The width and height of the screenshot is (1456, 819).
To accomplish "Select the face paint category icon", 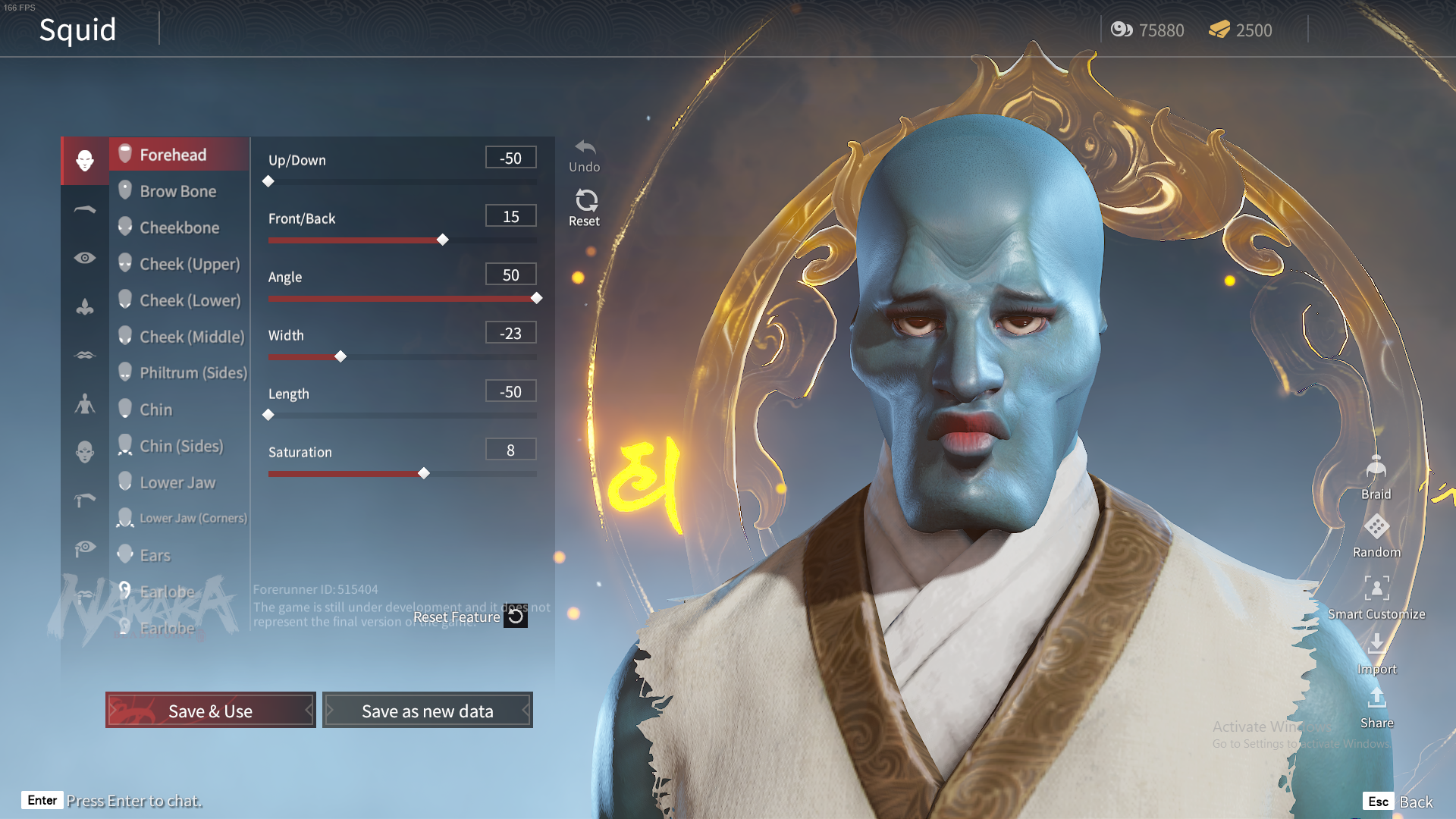I will pyautogui.click(x=84, y=451).
